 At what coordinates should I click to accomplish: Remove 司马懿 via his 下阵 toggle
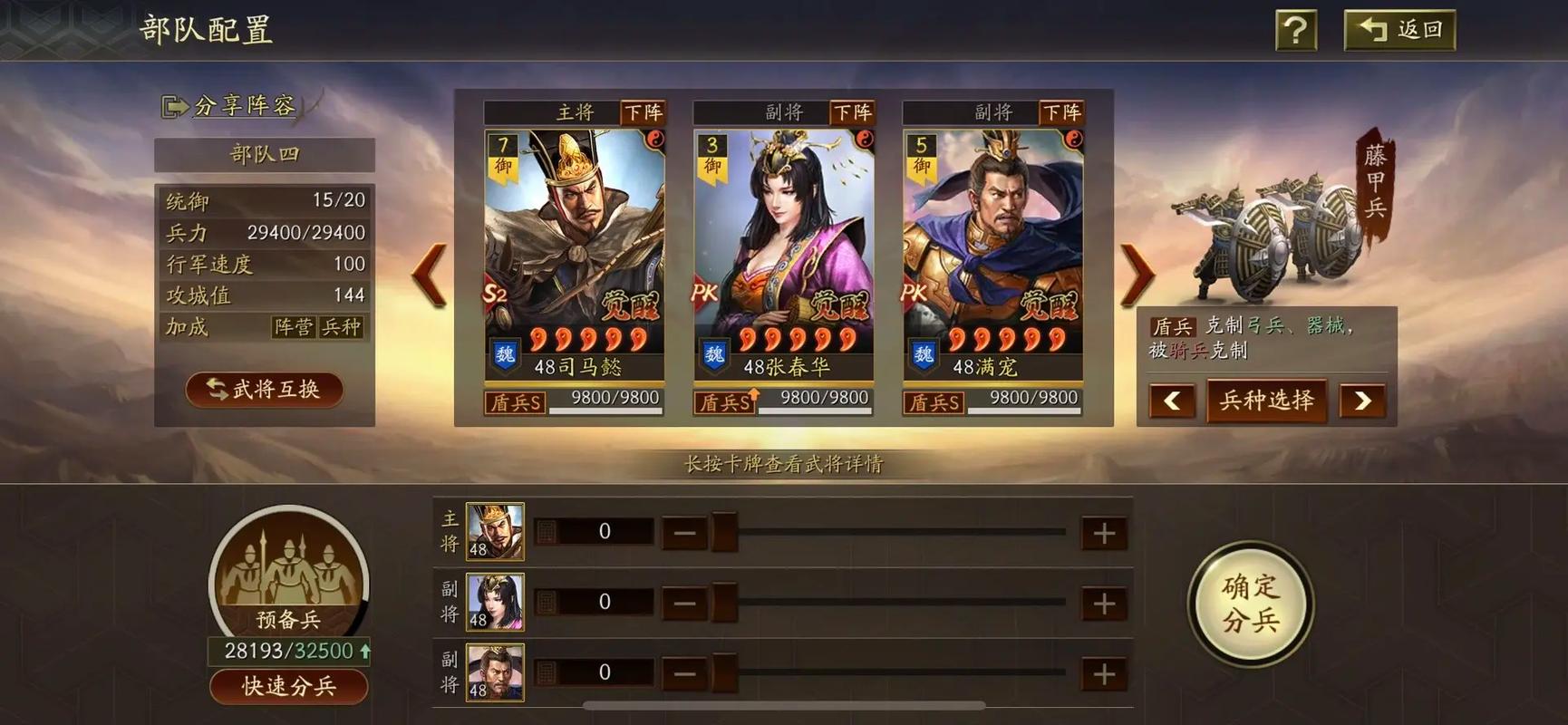click(x=645, y=112)
